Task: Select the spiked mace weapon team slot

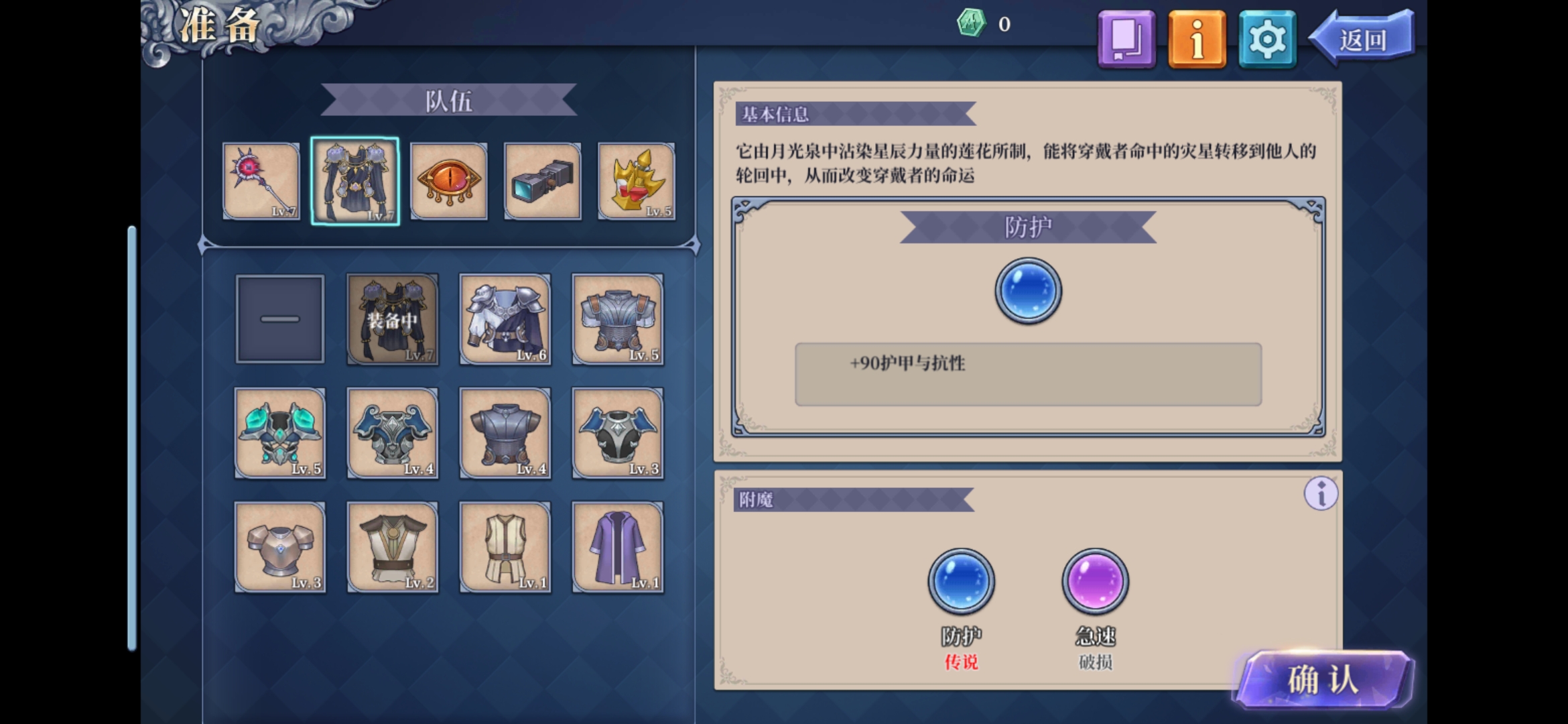Action: coord(261,181)
